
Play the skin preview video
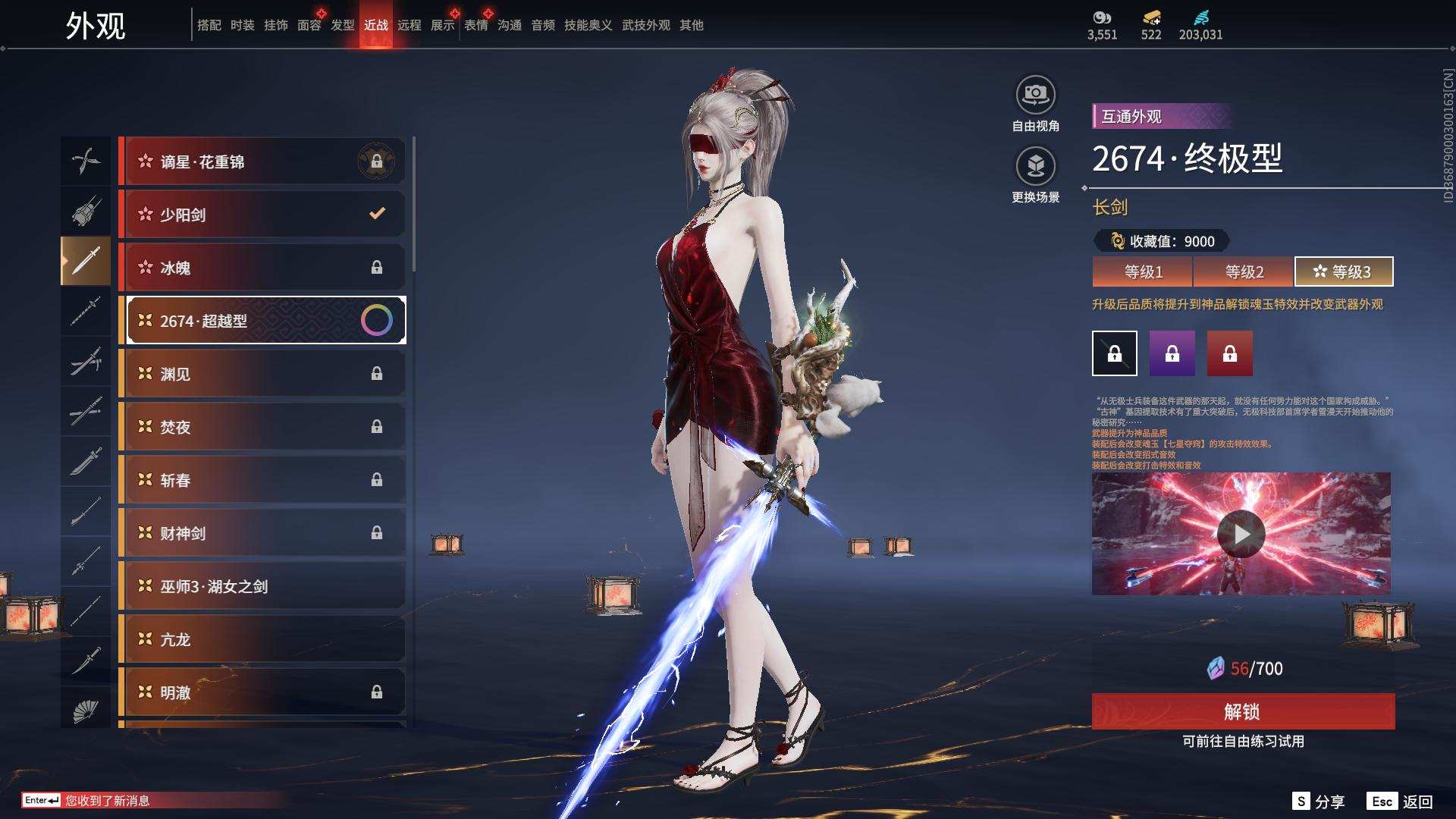coord(1241,534)
